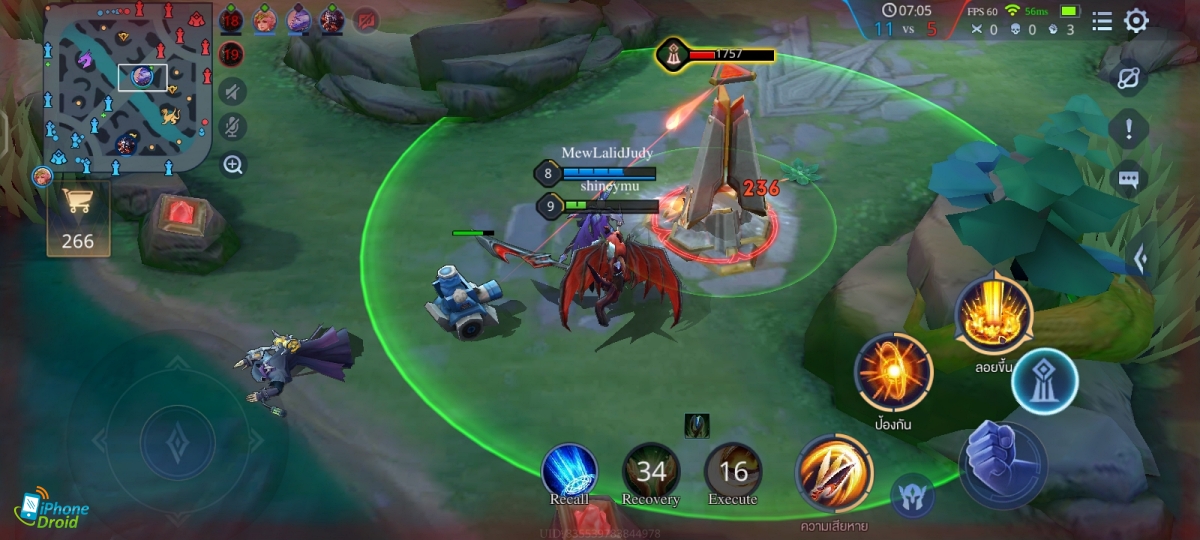Image resolution: width=1200 pixels, height=540 pixels.
Task: Trigger the ความเสียหาย skill
Action: coord(834,474)
